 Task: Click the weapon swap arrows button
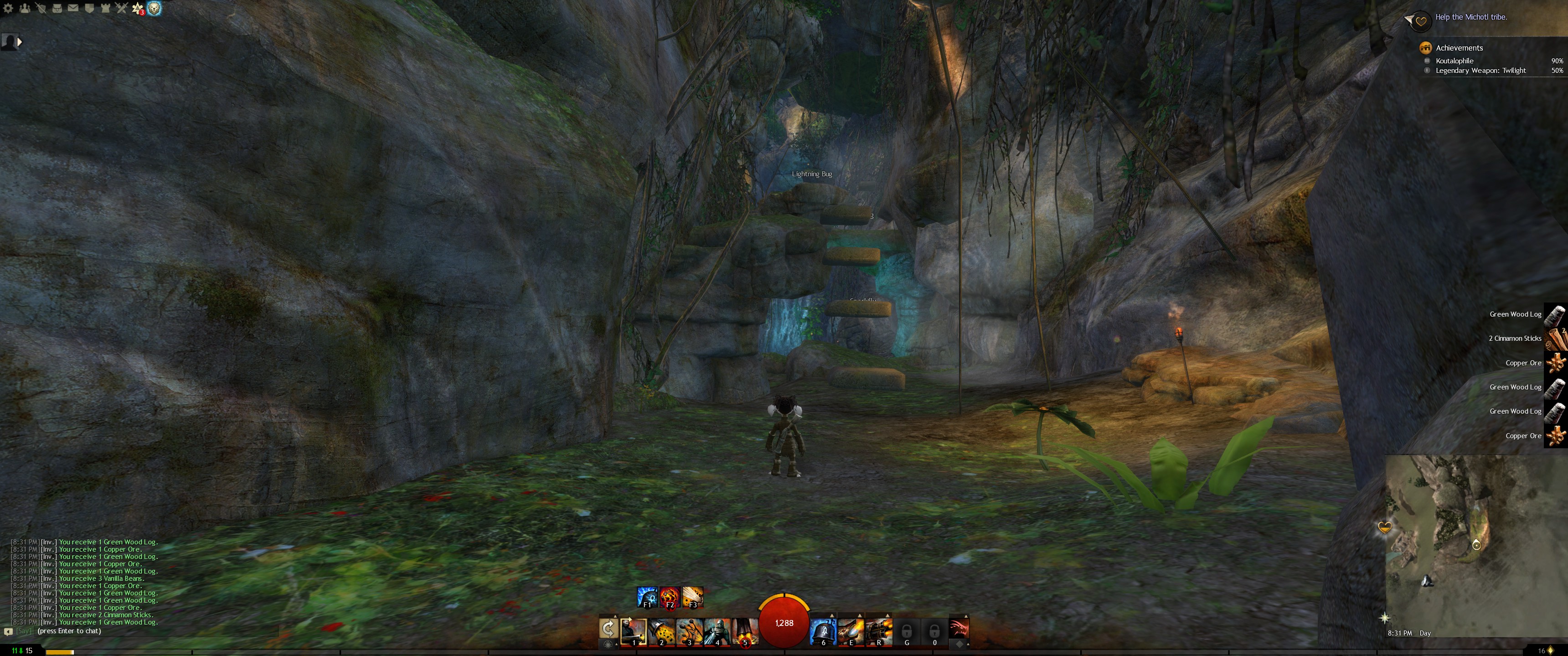tap(608, 629)
